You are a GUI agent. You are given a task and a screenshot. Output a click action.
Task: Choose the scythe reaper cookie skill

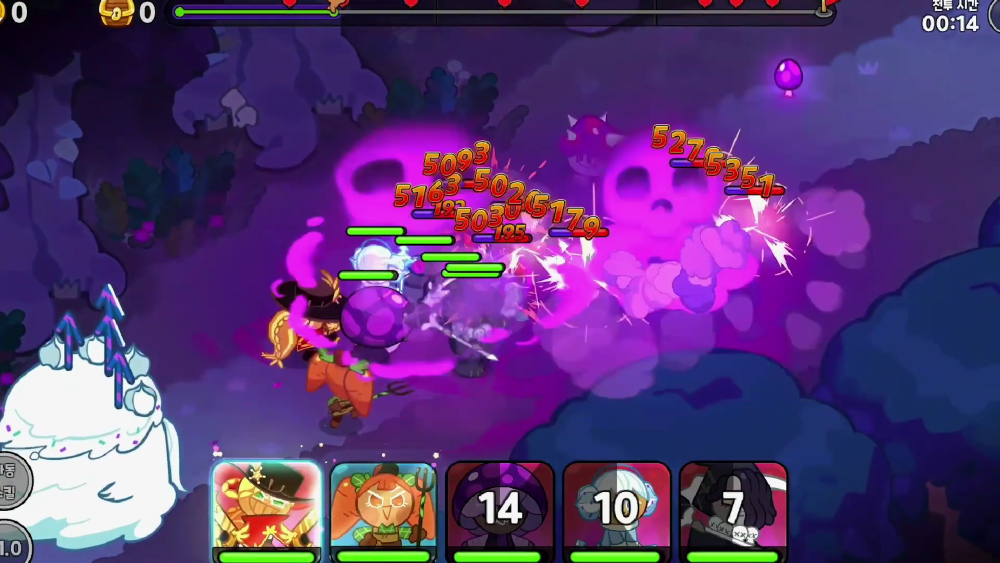pos(733,506)
